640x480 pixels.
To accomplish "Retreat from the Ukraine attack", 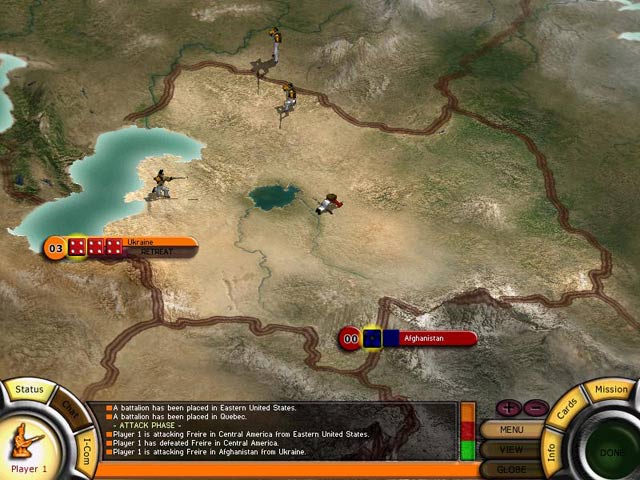I will pos(157,252).
